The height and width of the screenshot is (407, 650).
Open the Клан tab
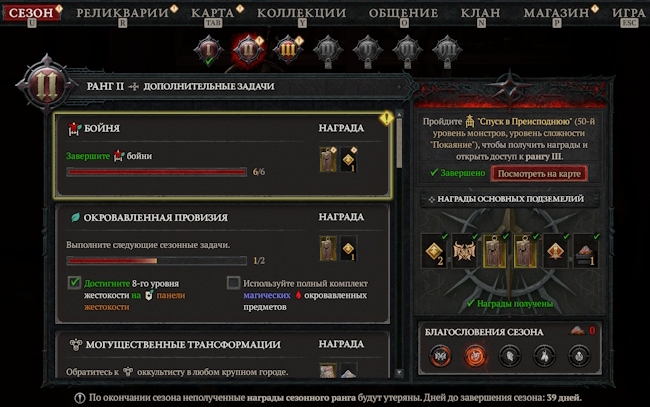coord(481,14)
